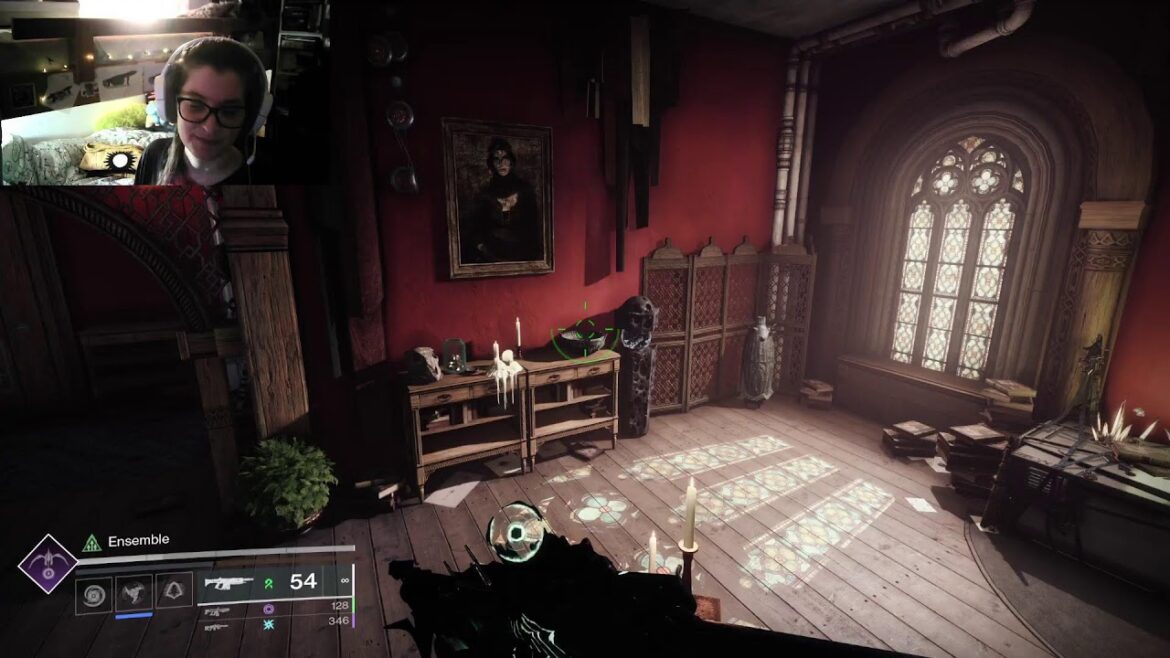This screenshot has height=658, width=1170.
Task: Click the Ensemble buff triangle icon
Action: pyautogui.click(x=92, y=543)
